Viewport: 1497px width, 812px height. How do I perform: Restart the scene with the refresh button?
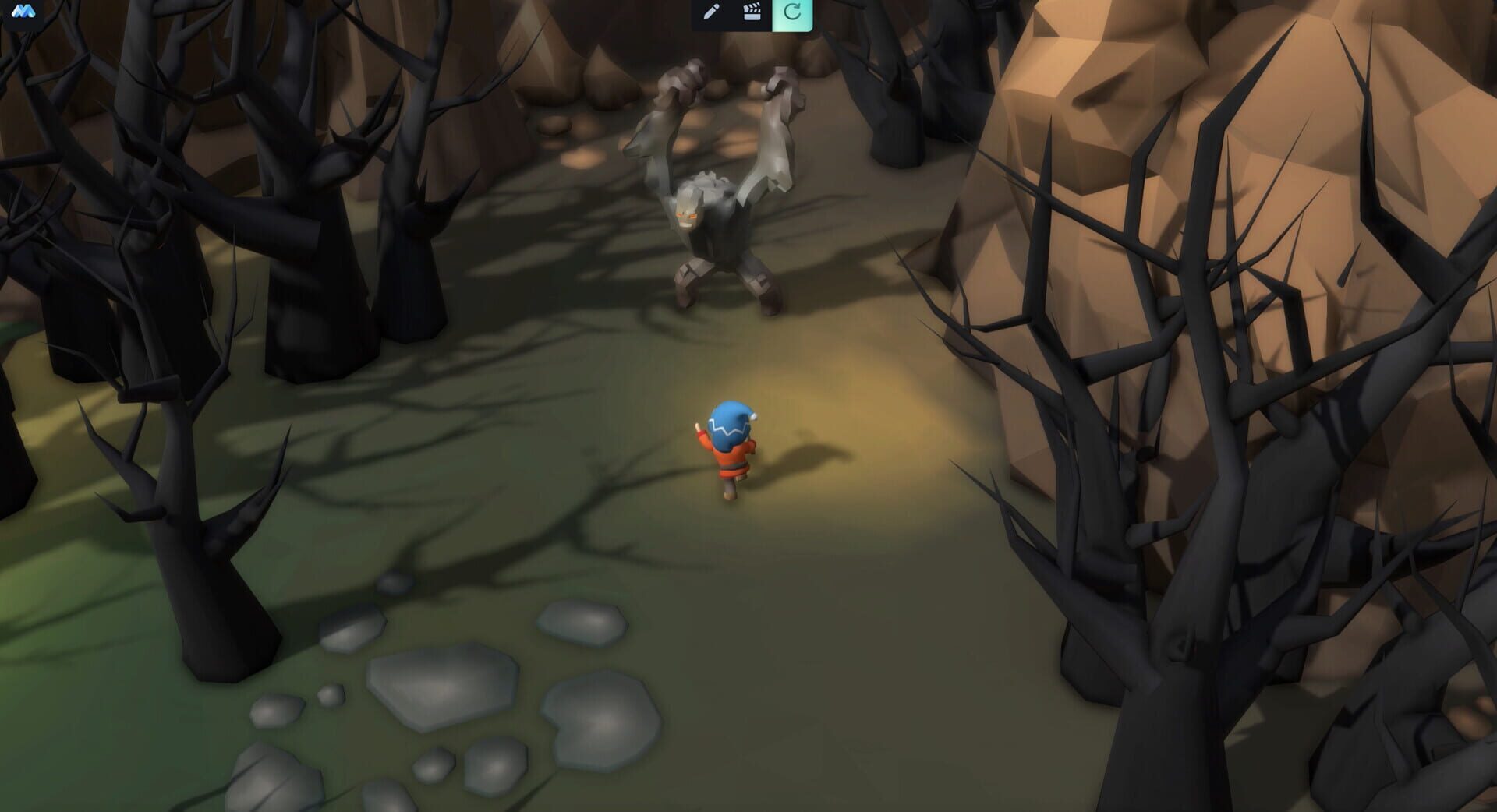[x=793, y=12]
